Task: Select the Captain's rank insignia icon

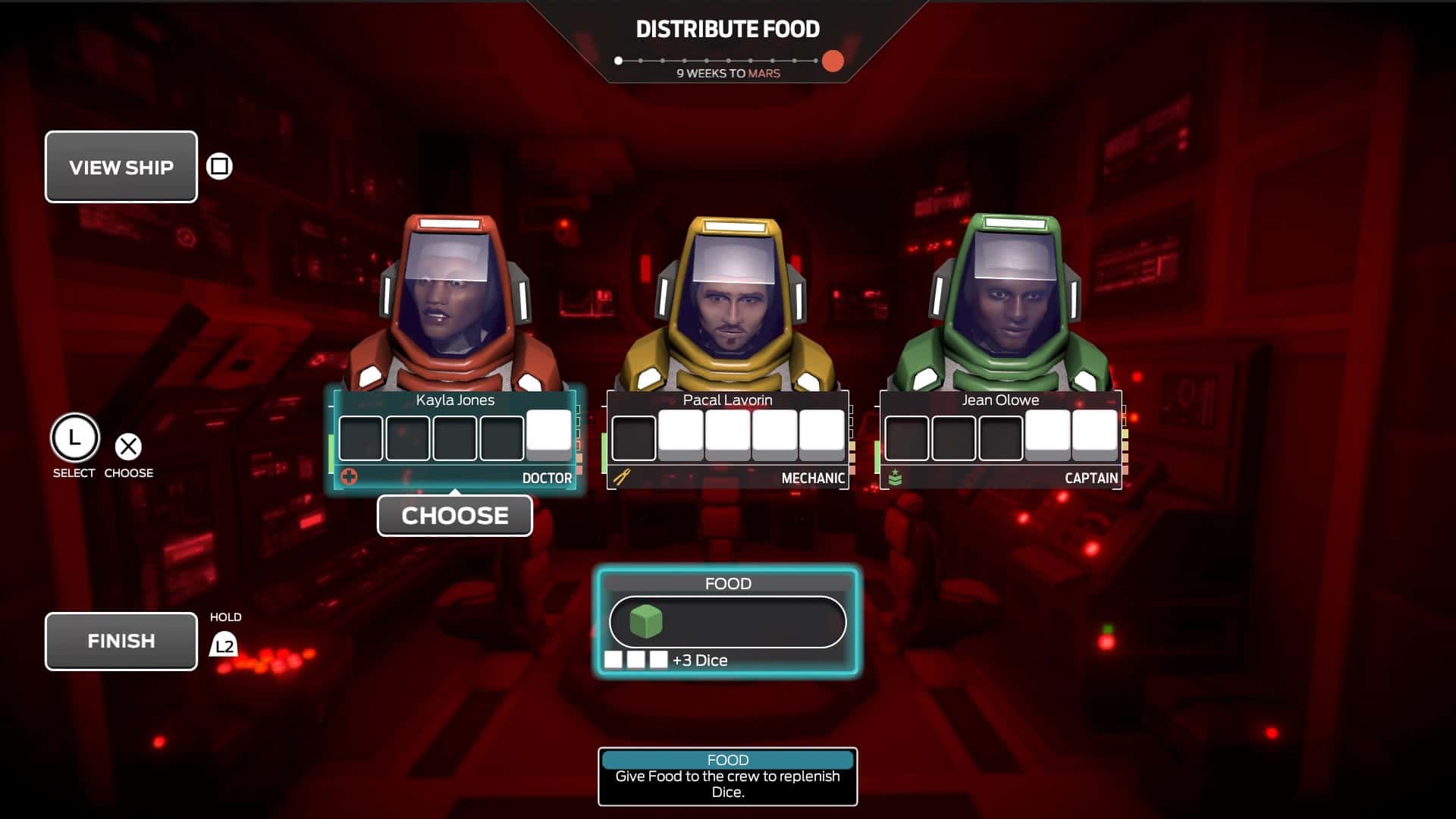Action: tap(895, 478)
